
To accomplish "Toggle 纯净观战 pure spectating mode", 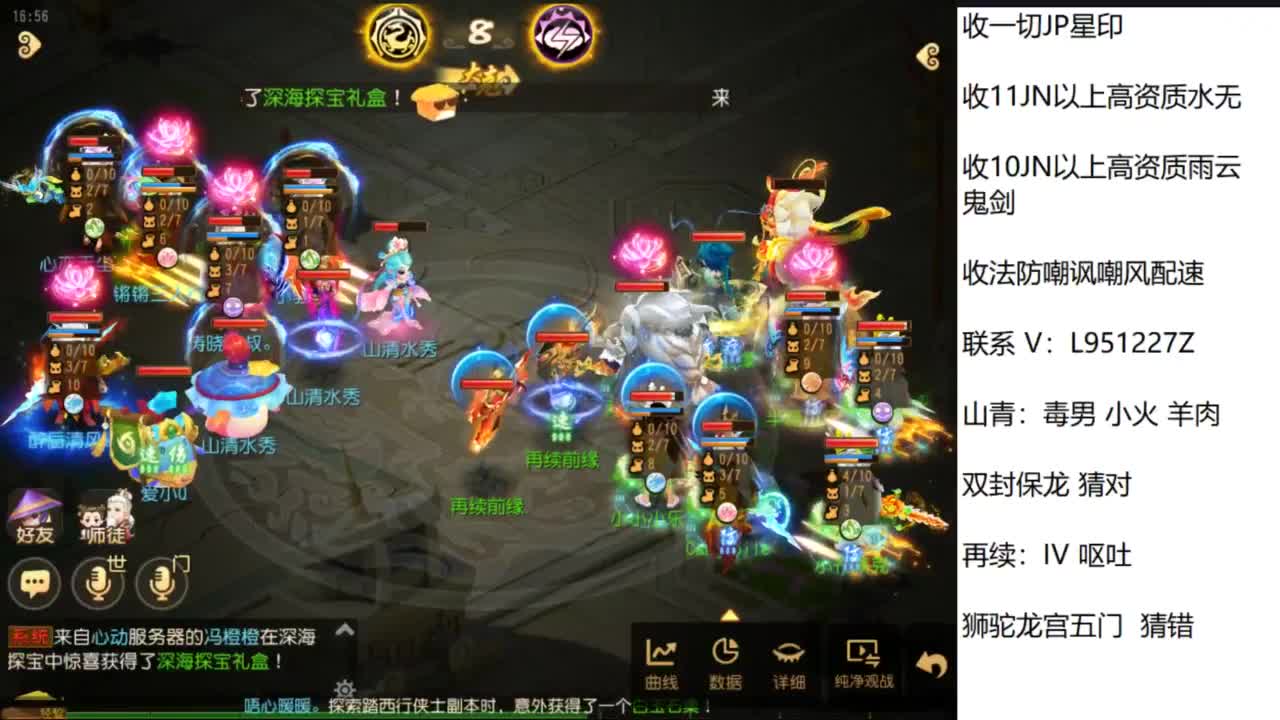I will (x=864, y=660).
